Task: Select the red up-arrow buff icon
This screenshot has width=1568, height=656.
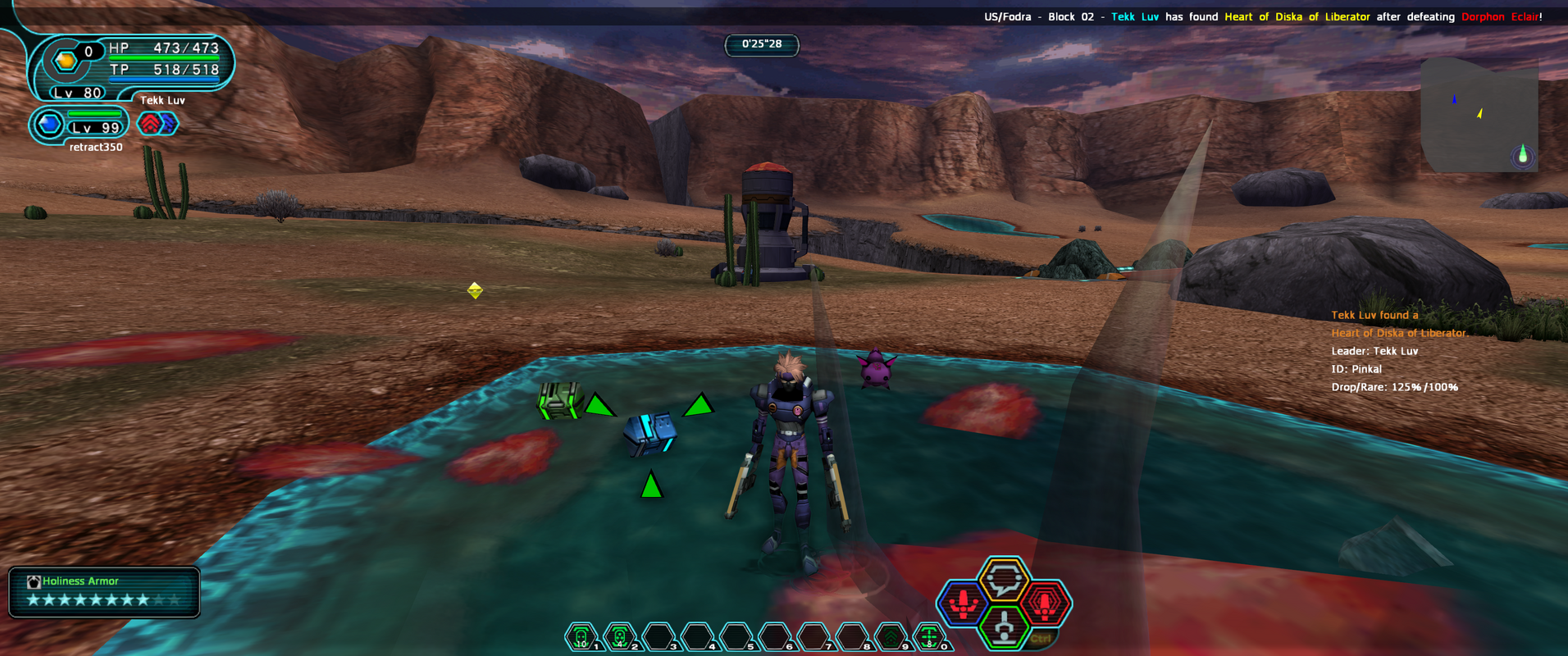Action: click(x=149, y=124)
